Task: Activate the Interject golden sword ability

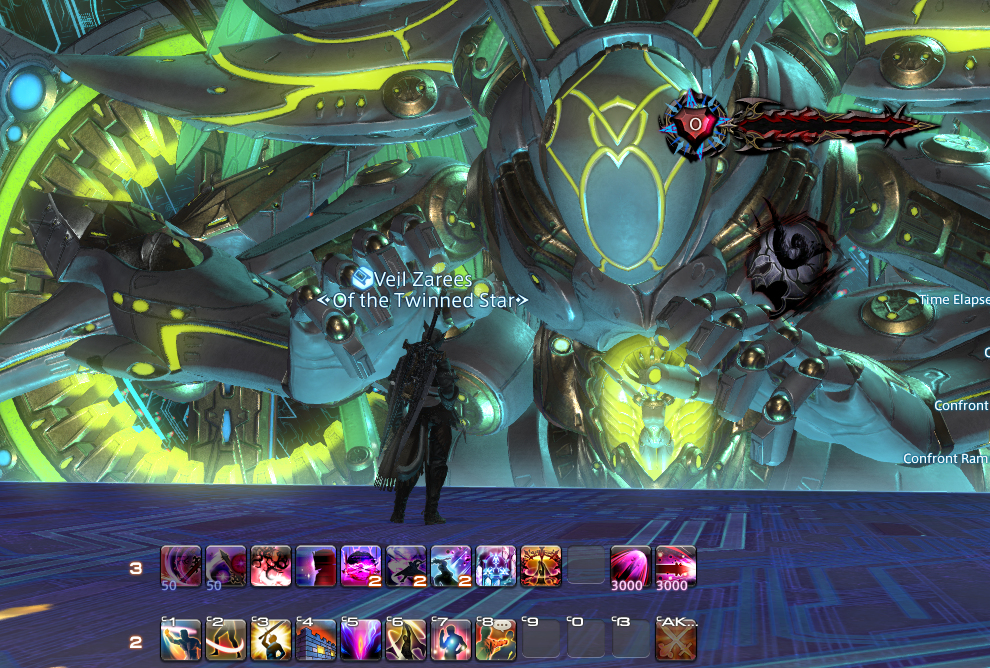Action: point(271,640)
